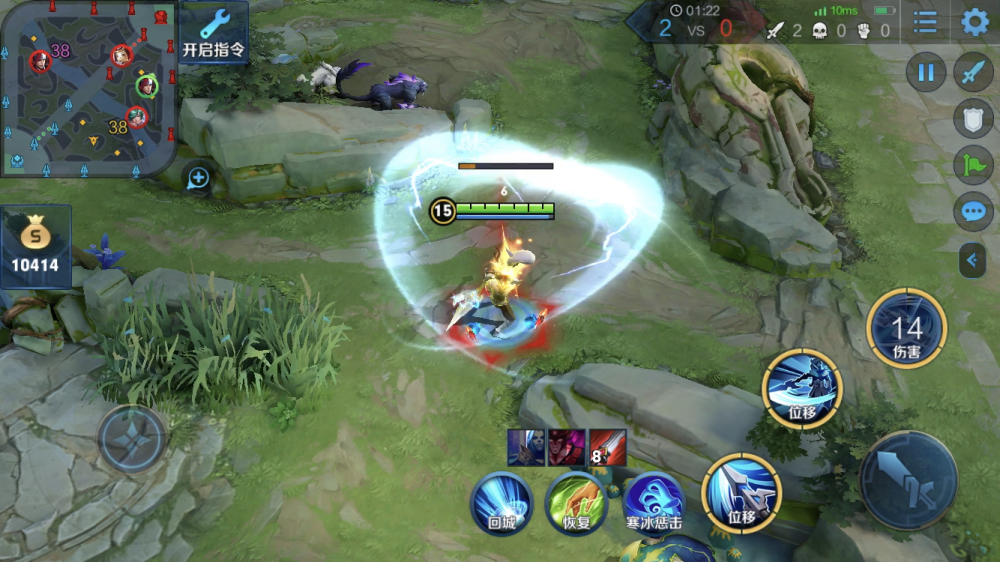Screen dimensions: 1000x562
Task: Click the blue sword icon button
Action: [x=973, y=72]
